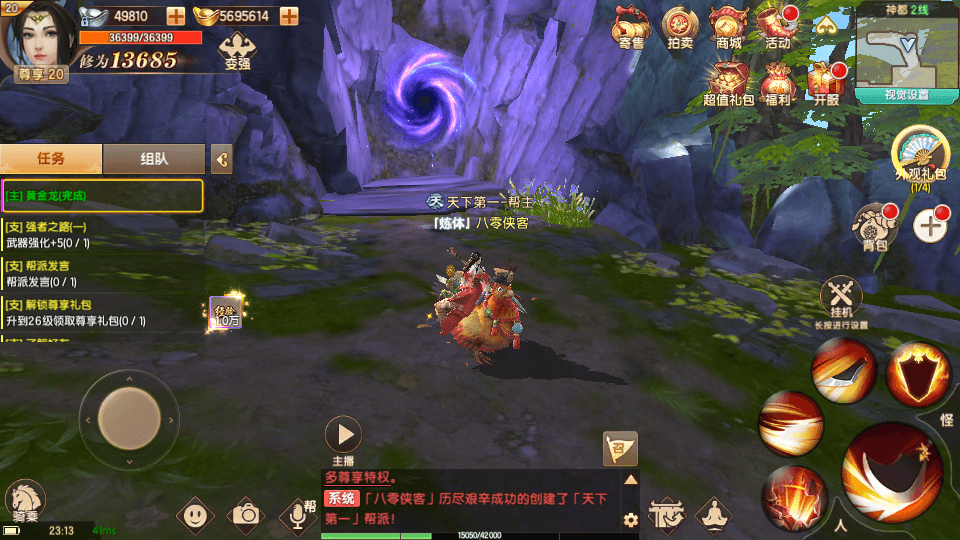Viewport: 960px width, 540px height.
Task: Open 视觉设置 view settings
Action: tap(906, 96)
